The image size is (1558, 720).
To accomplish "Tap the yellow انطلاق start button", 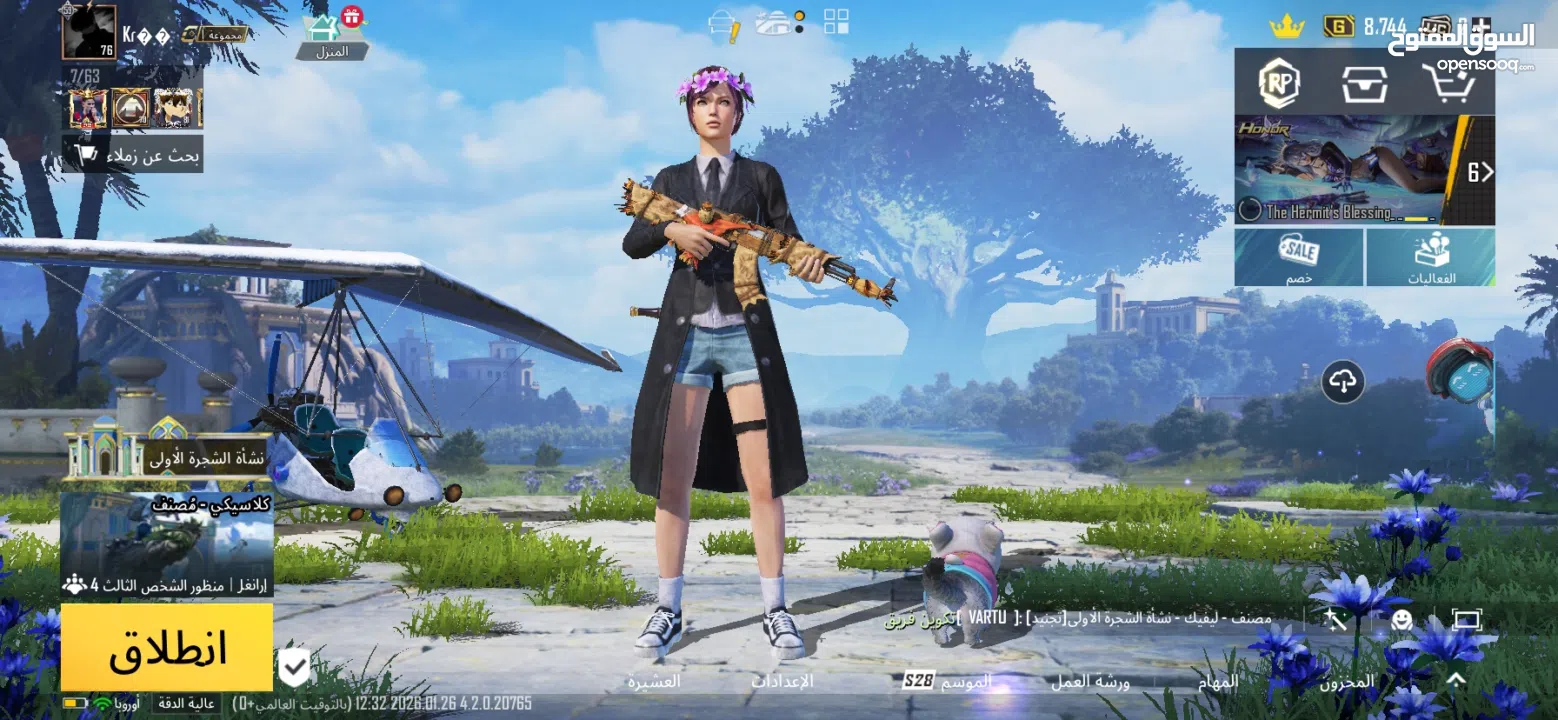I will click(166, 647).
